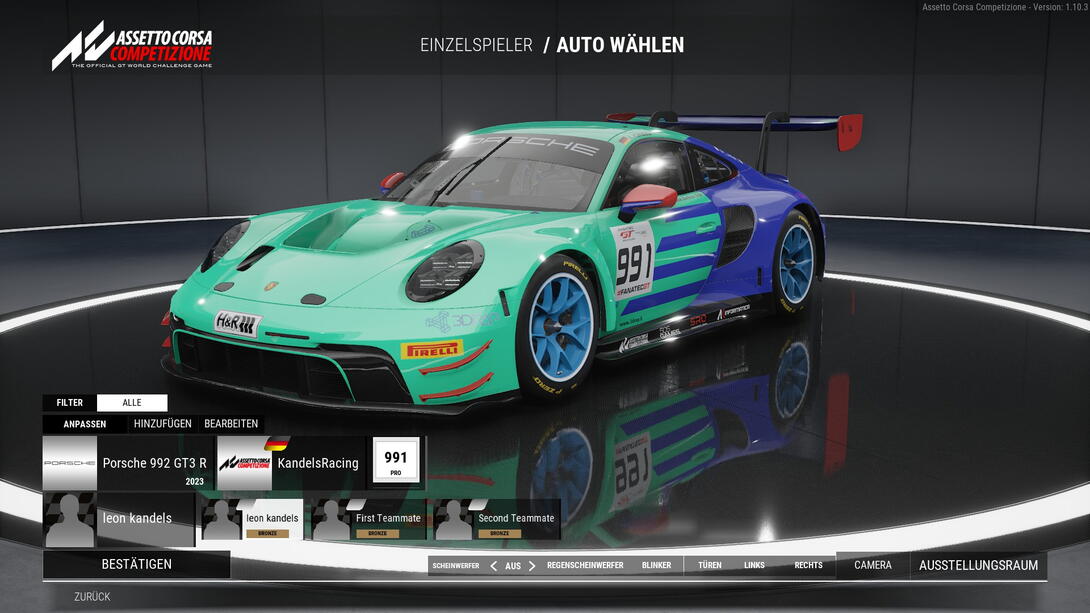Switch to the Anpassen tab

click(x=85, y=424)
